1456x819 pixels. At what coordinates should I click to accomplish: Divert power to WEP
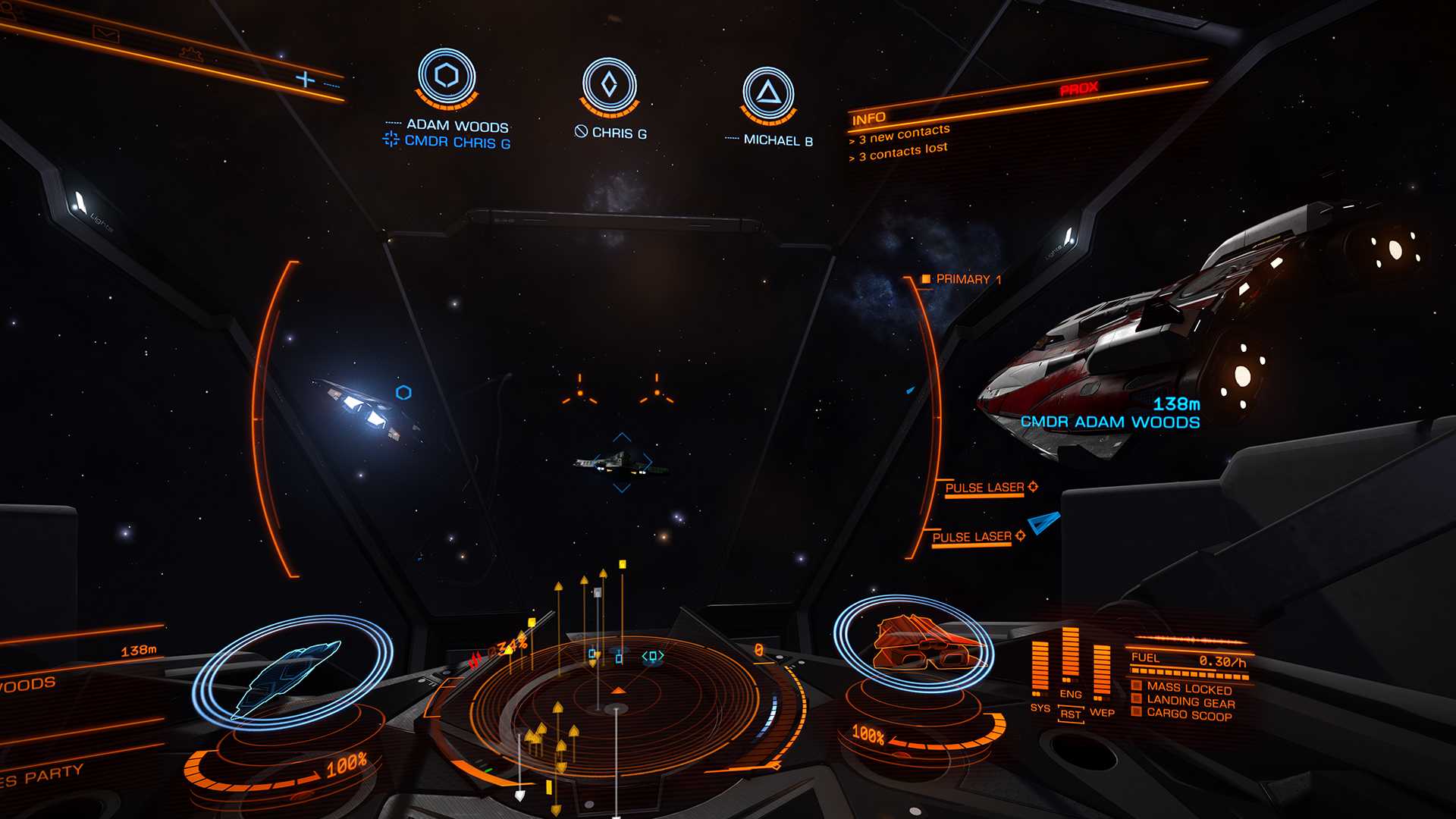[1102, 712]
